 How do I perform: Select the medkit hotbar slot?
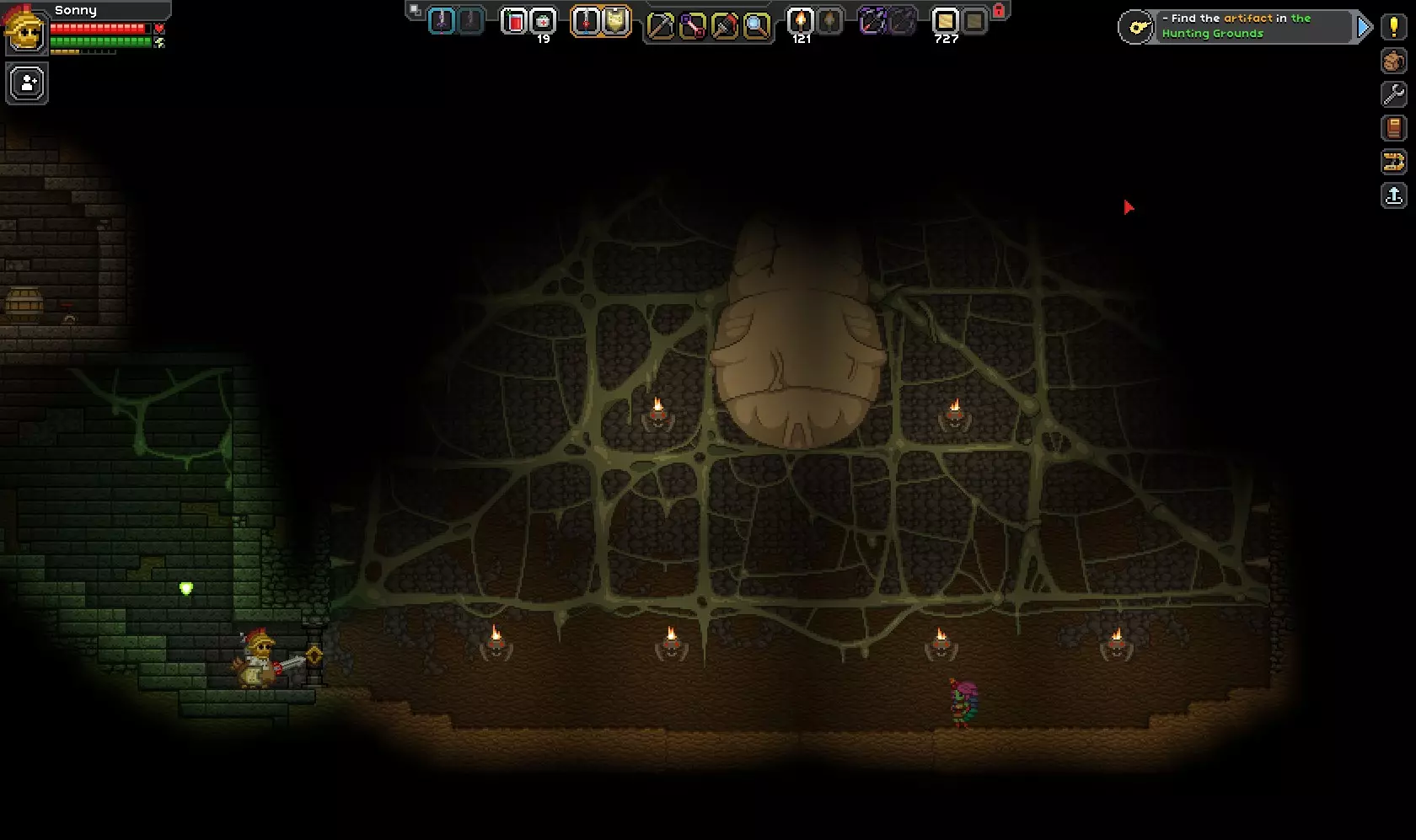543,21
